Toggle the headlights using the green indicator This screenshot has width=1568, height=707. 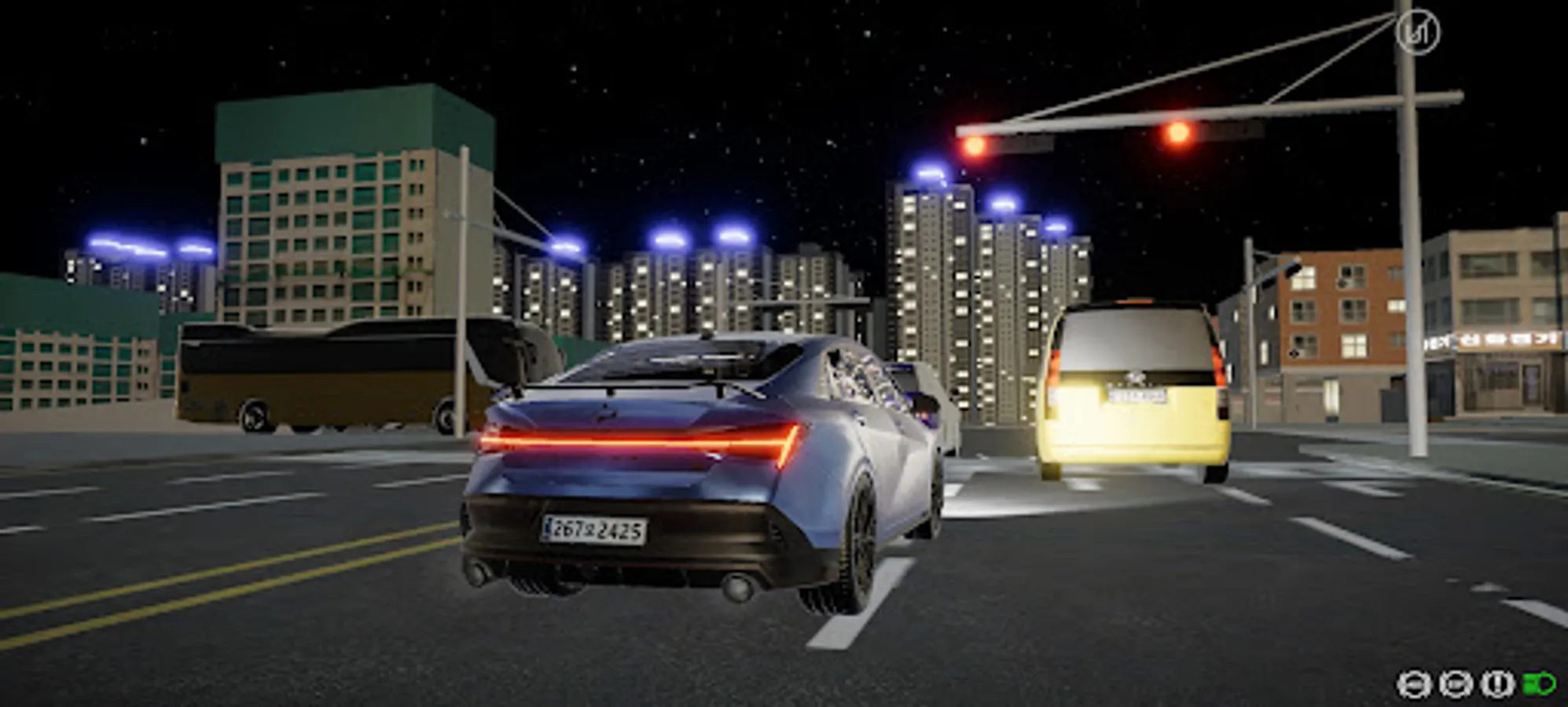(x=1542, y=683)
